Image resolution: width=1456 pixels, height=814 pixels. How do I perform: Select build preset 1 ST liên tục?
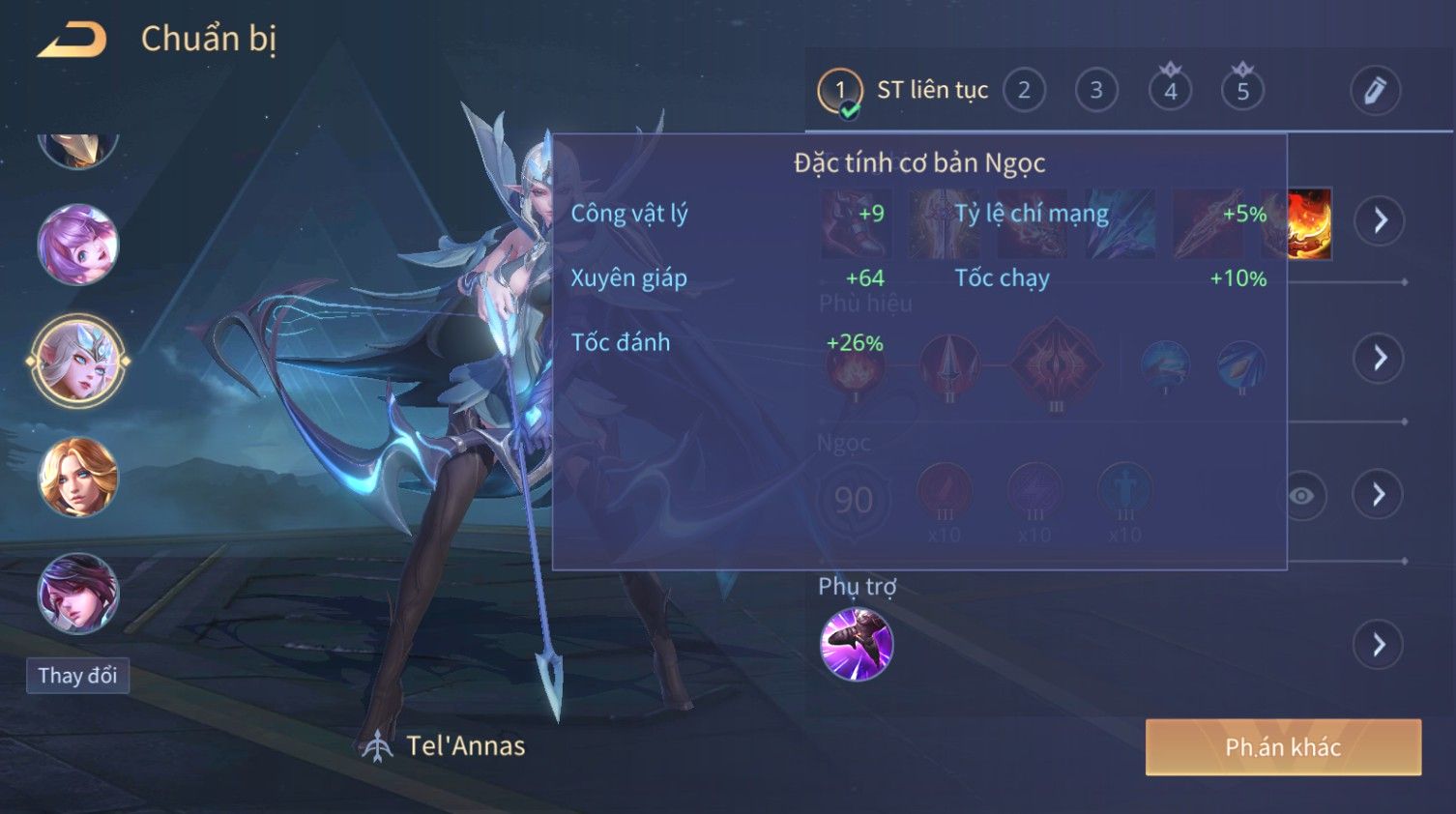click(840, 91)
